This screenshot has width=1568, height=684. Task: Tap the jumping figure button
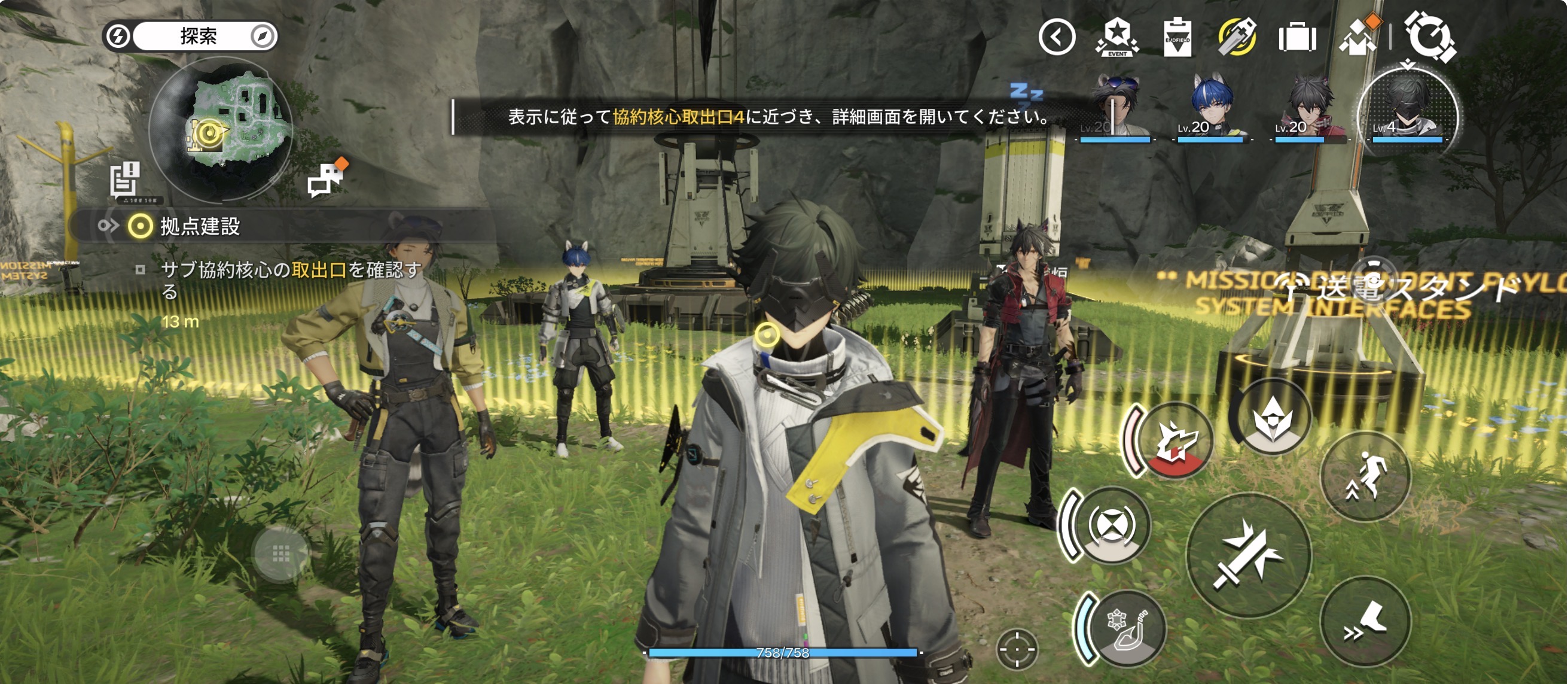[1365, 476]
